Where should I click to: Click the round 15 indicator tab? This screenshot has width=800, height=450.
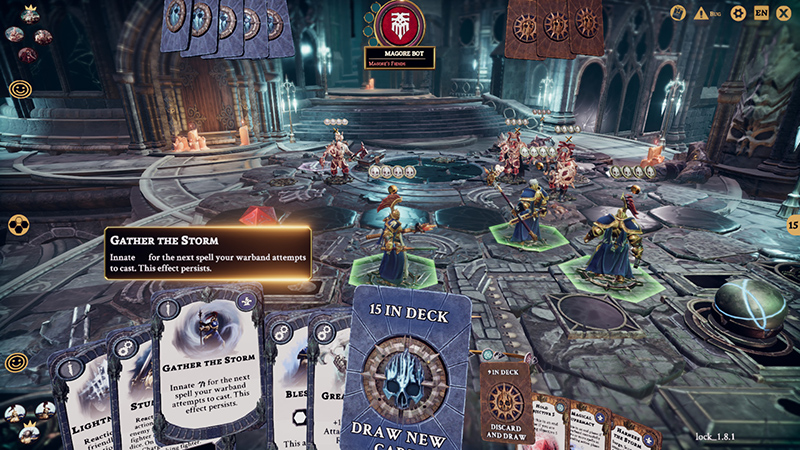click(x=793, y=227)
